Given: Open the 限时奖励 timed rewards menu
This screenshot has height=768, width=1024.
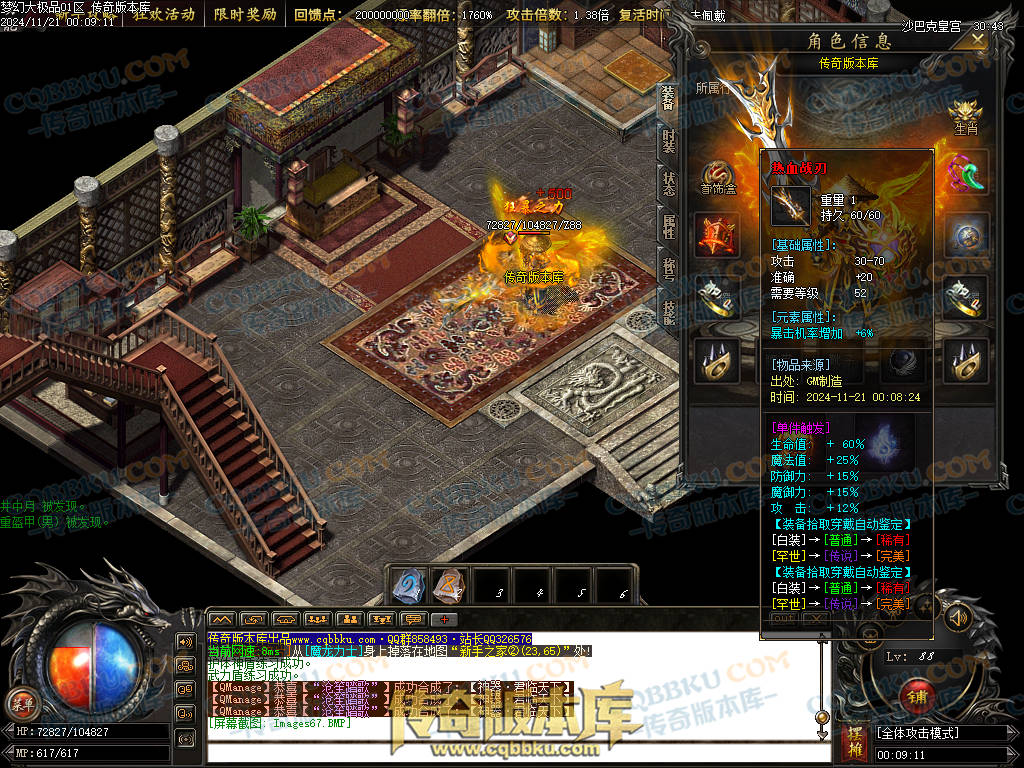Looking at the screenshot, I should click(x=245, y=15).
